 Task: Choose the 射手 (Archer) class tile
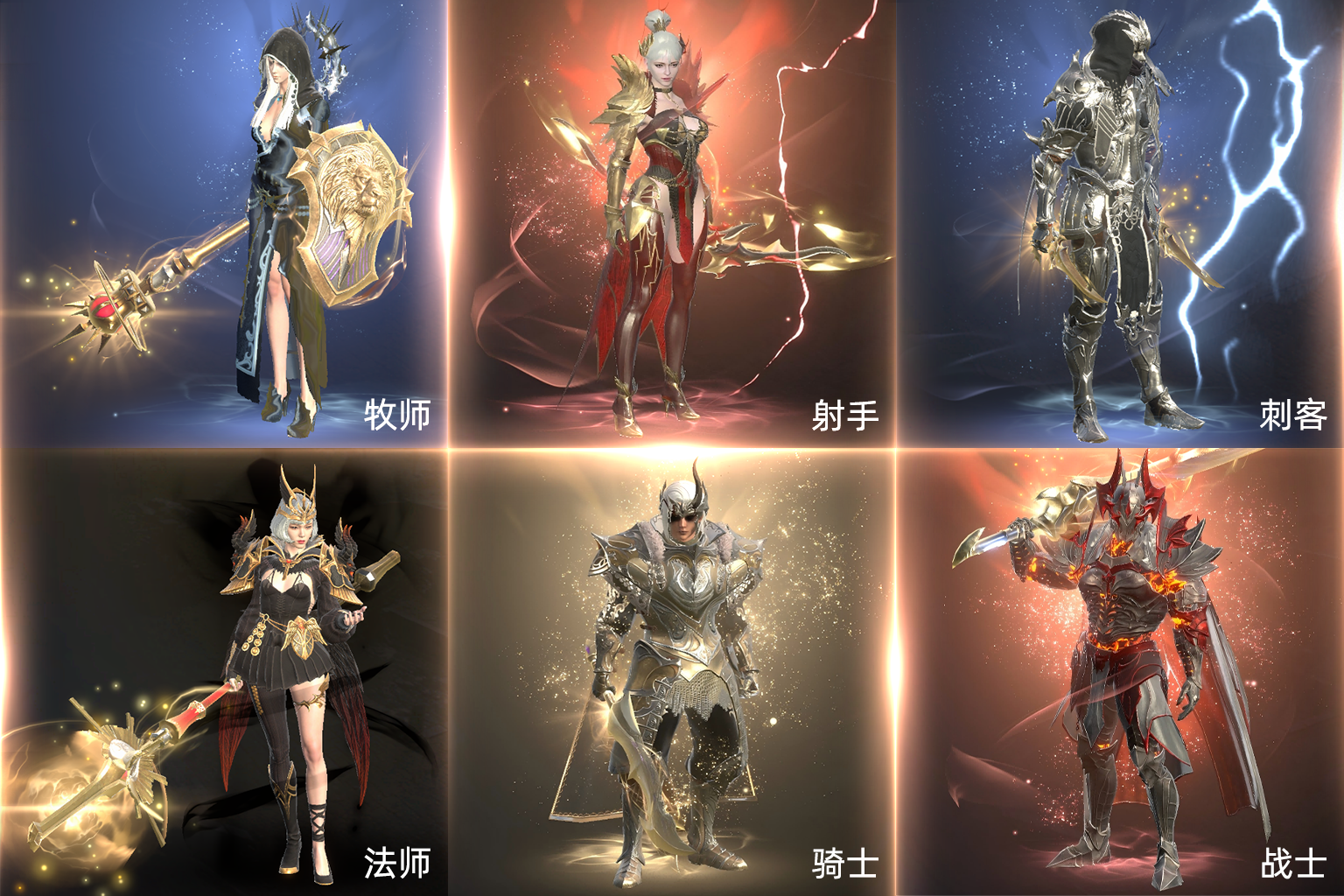[672, 224]
